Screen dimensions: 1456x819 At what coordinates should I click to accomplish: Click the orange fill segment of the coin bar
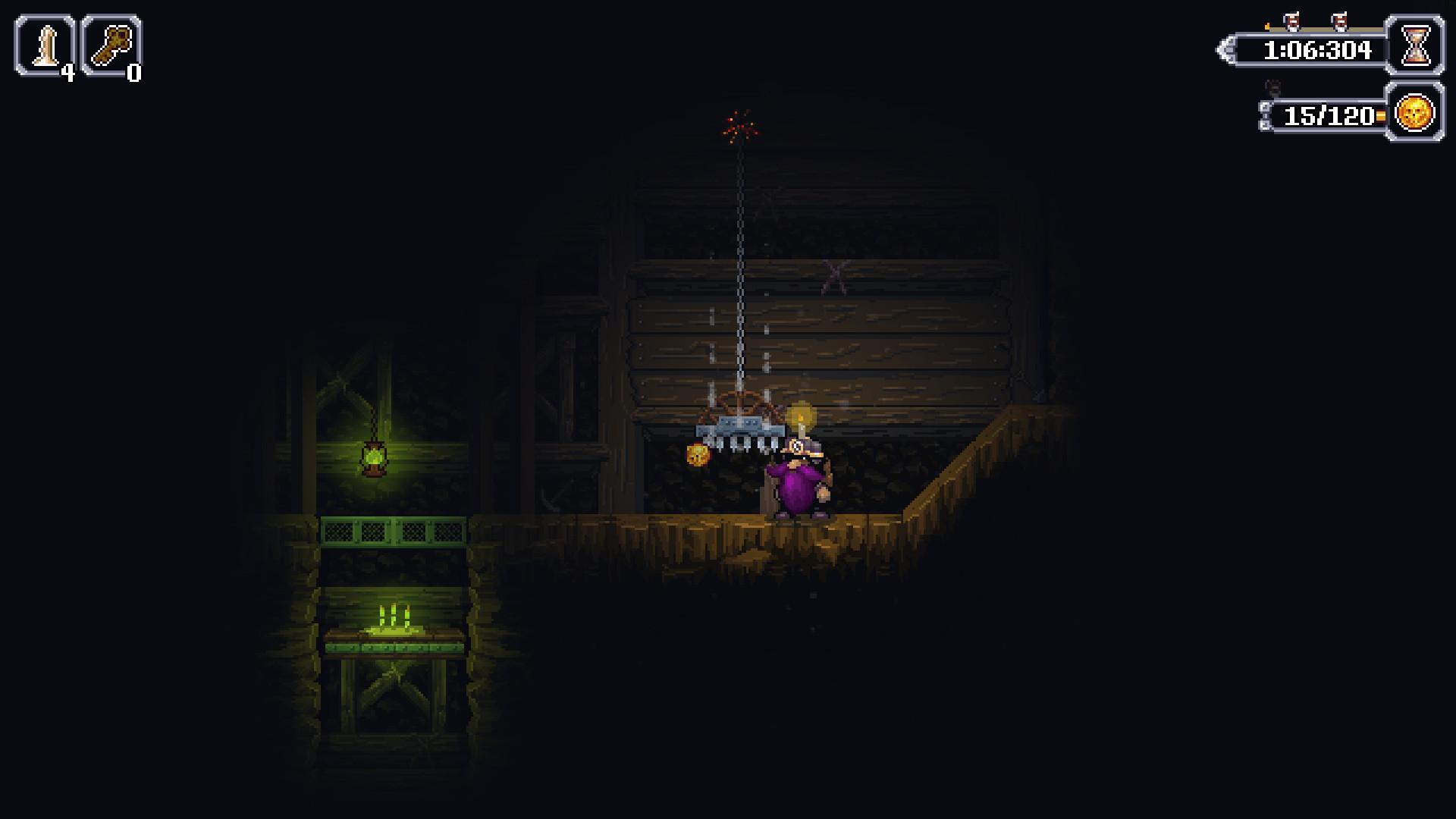(1380, 115)
